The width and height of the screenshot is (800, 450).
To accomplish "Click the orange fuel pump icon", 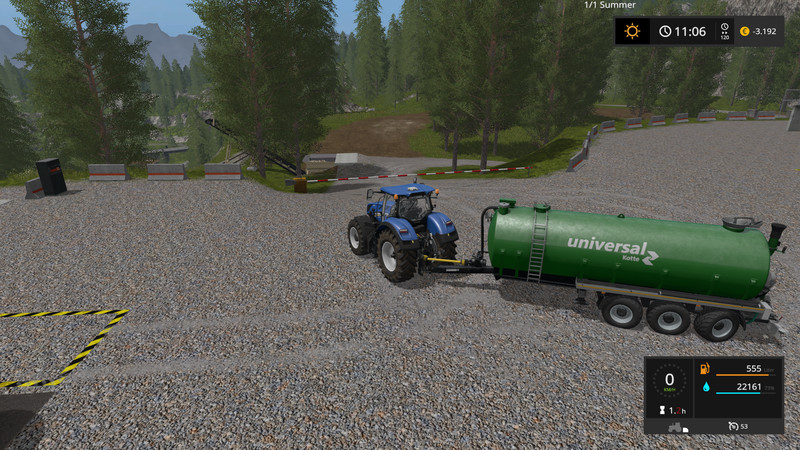I will coord(705,369).
